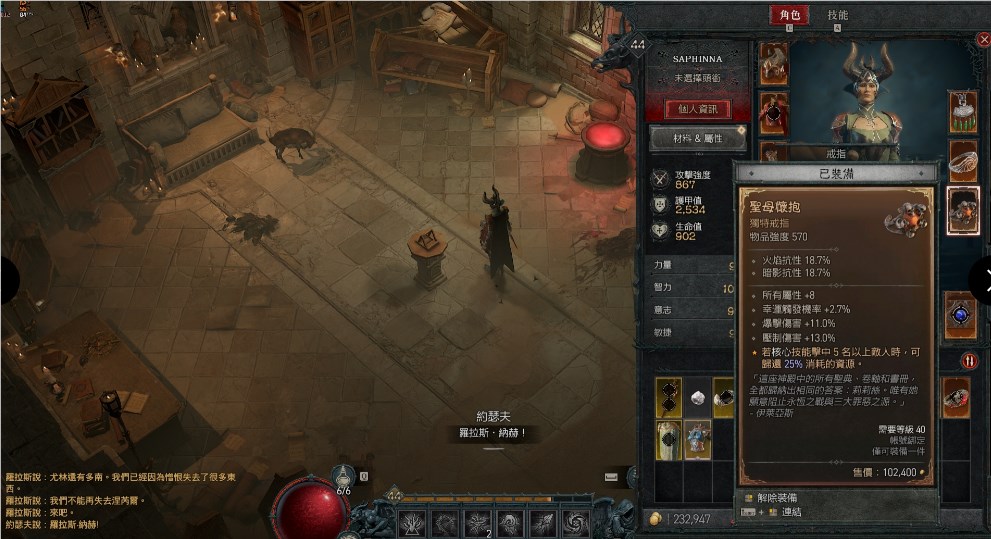This screenshot has height=539, width=991.
Task: Select the 角色 (Character) tab
Action: coord(787,15)
